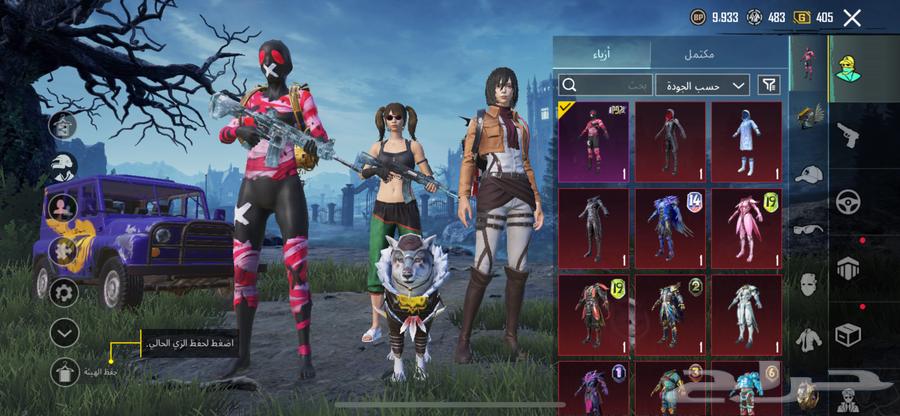Open the pistol weapons category
900x416 pixels.
click(x=848, y=134)
